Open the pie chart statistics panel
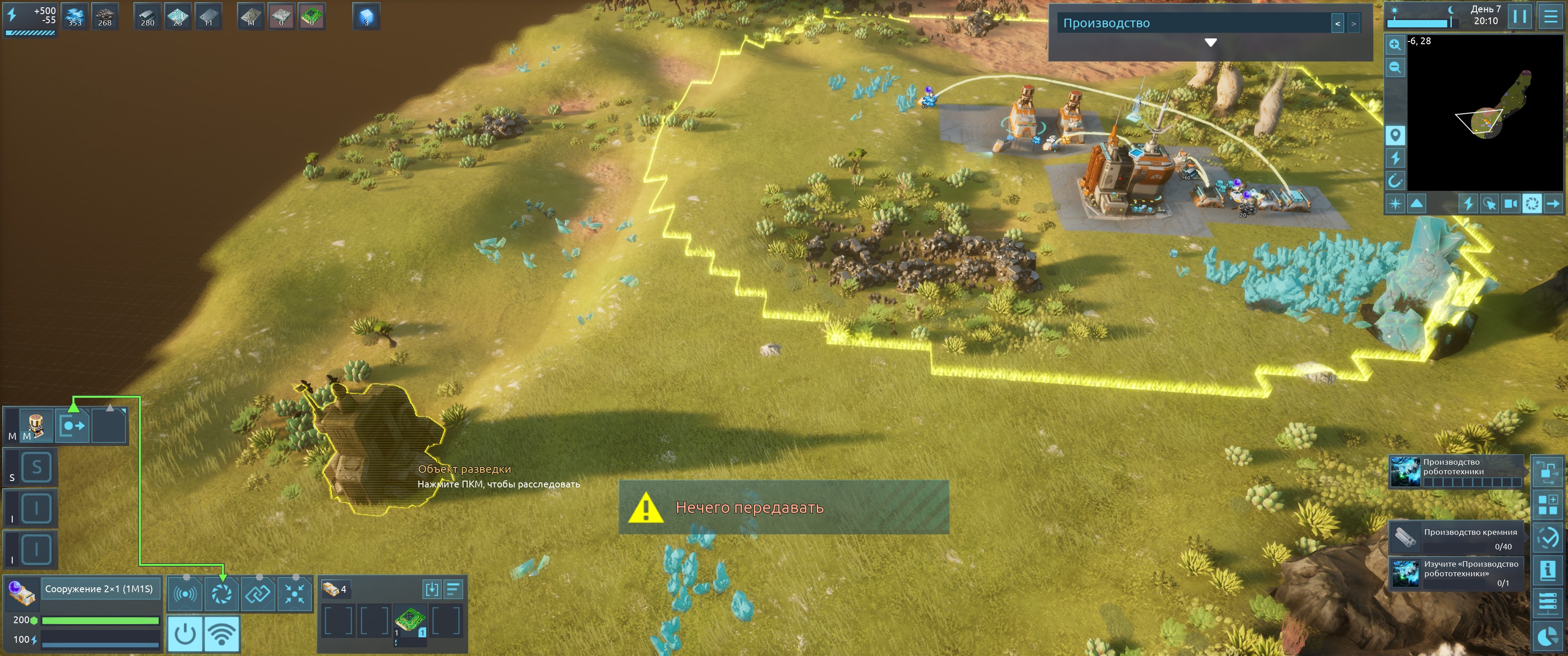 [x=1547, y=636]
